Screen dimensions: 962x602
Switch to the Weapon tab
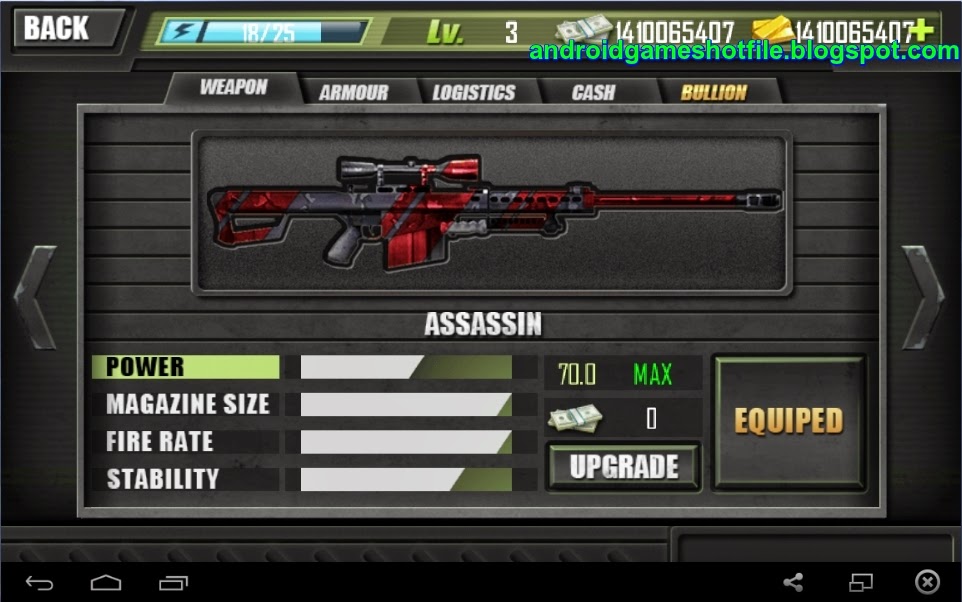pos(233,88)
